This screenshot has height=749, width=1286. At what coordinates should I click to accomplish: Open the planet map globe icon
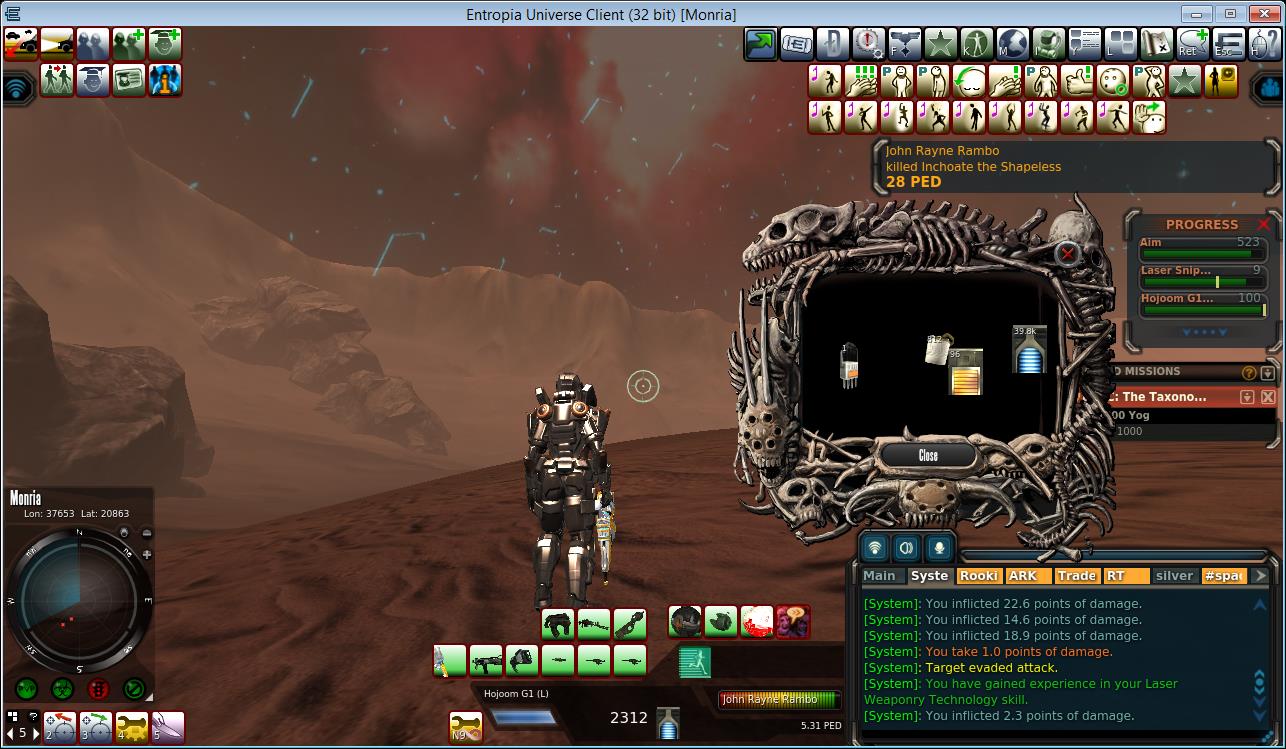coord(1013,44)
